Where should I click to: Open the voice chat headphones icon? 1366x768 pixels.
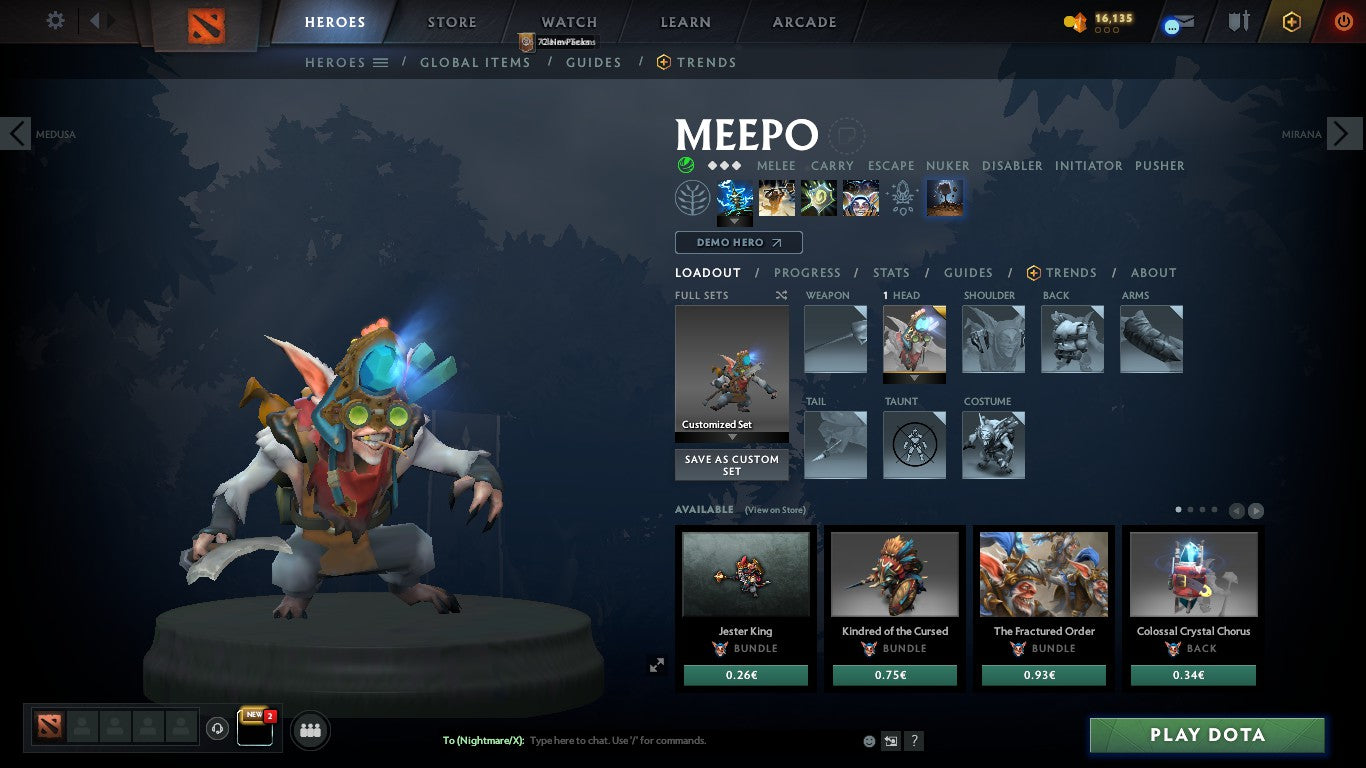[217, 730]
